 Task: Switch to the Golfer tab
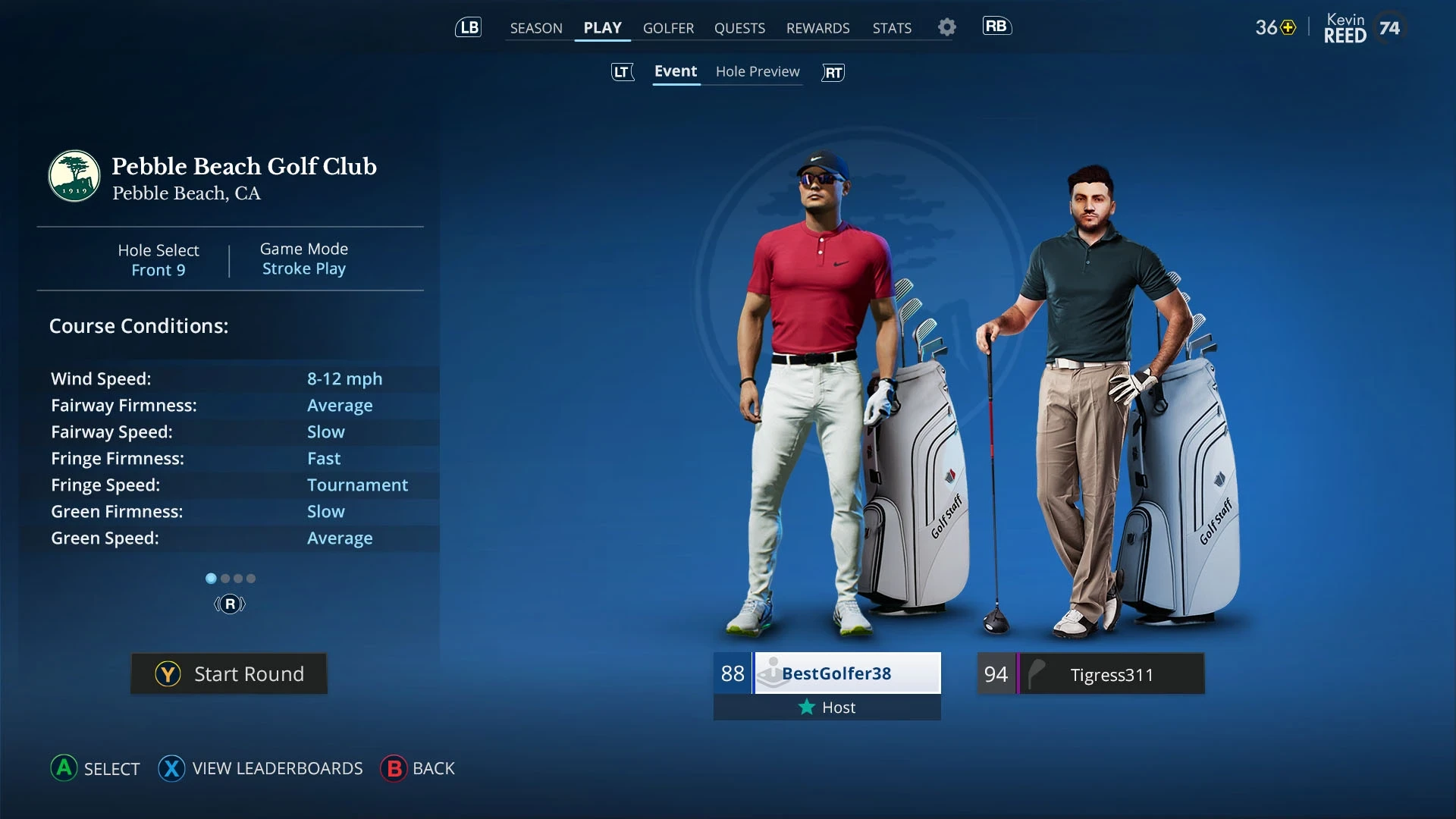click(668, 28)
